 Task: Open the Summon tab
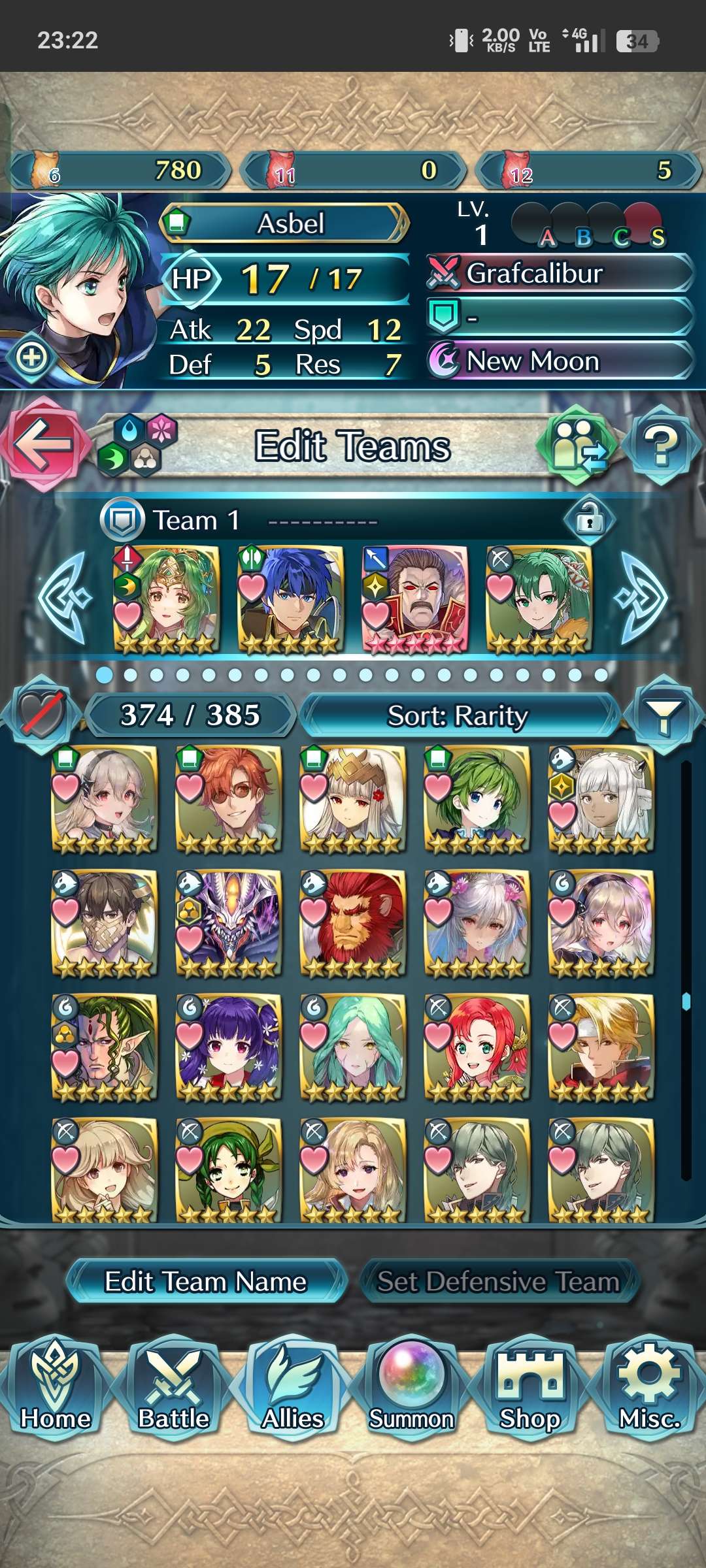(411, 1388)
